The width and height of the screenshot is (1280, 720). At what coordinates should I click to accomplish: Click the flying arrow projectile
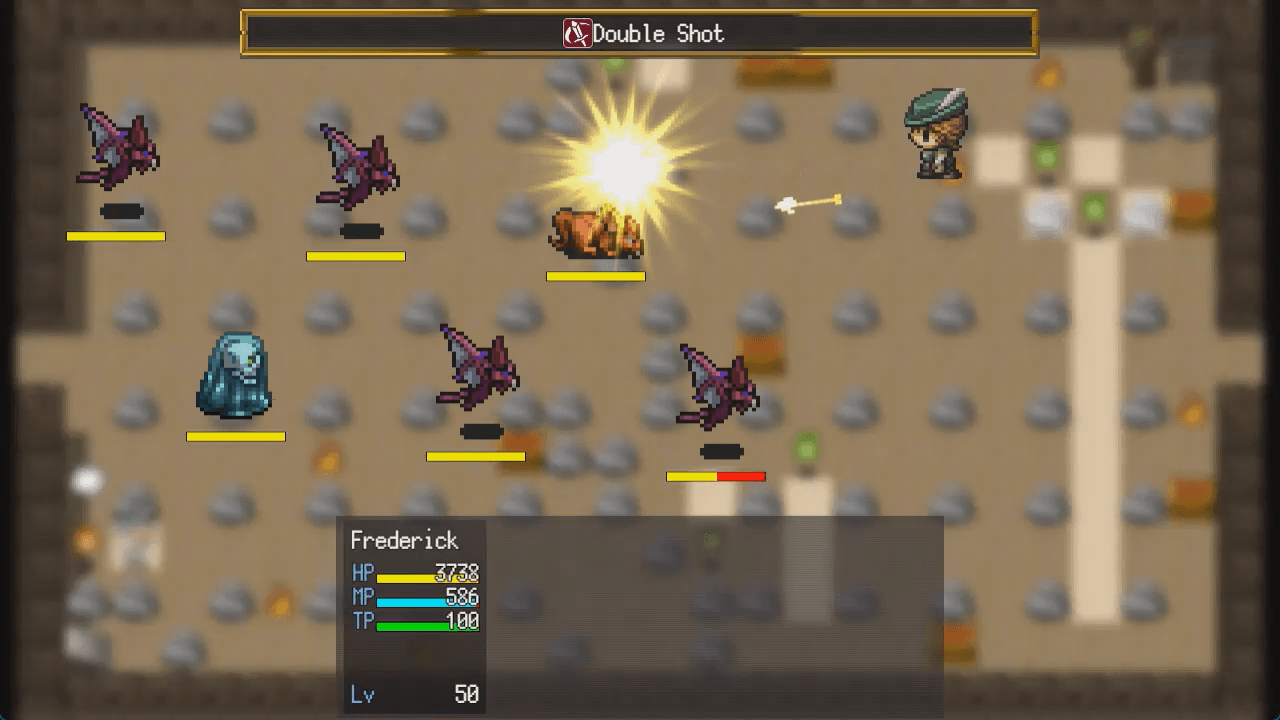(x=808, y=200)
